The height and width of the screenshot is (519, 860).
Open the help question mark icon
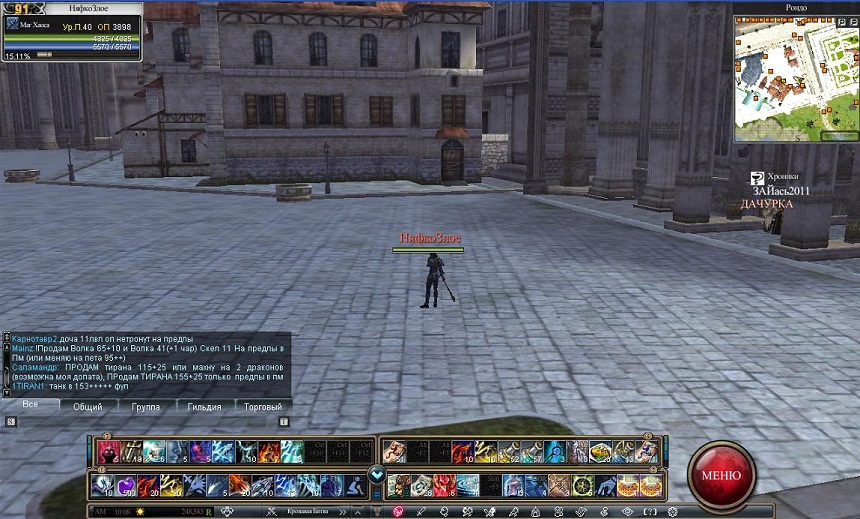pyautogui.click(x=651, y=511)
